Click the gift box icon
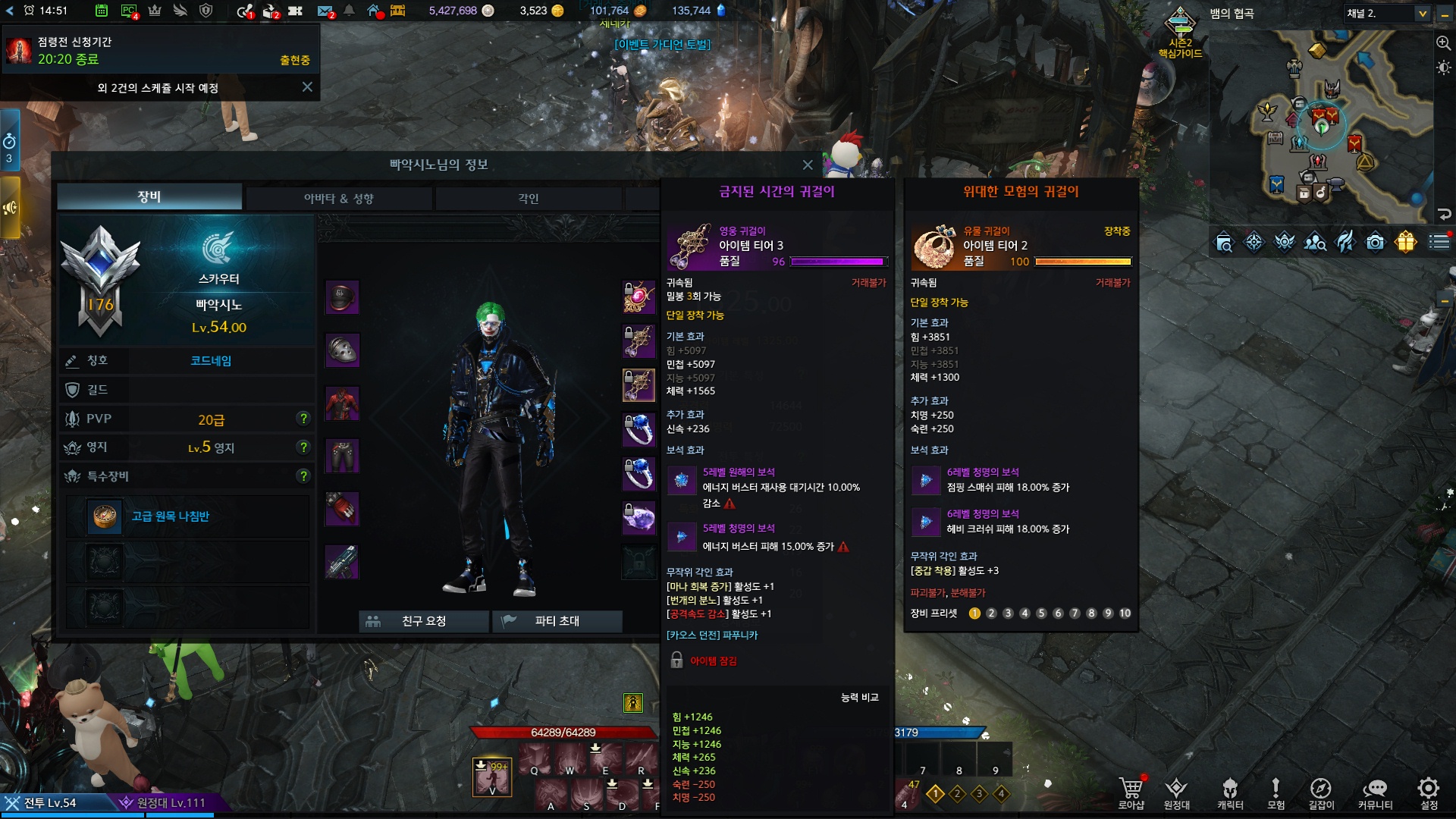The width and height of the screenshot is (1456, 819). [1405, 242]
